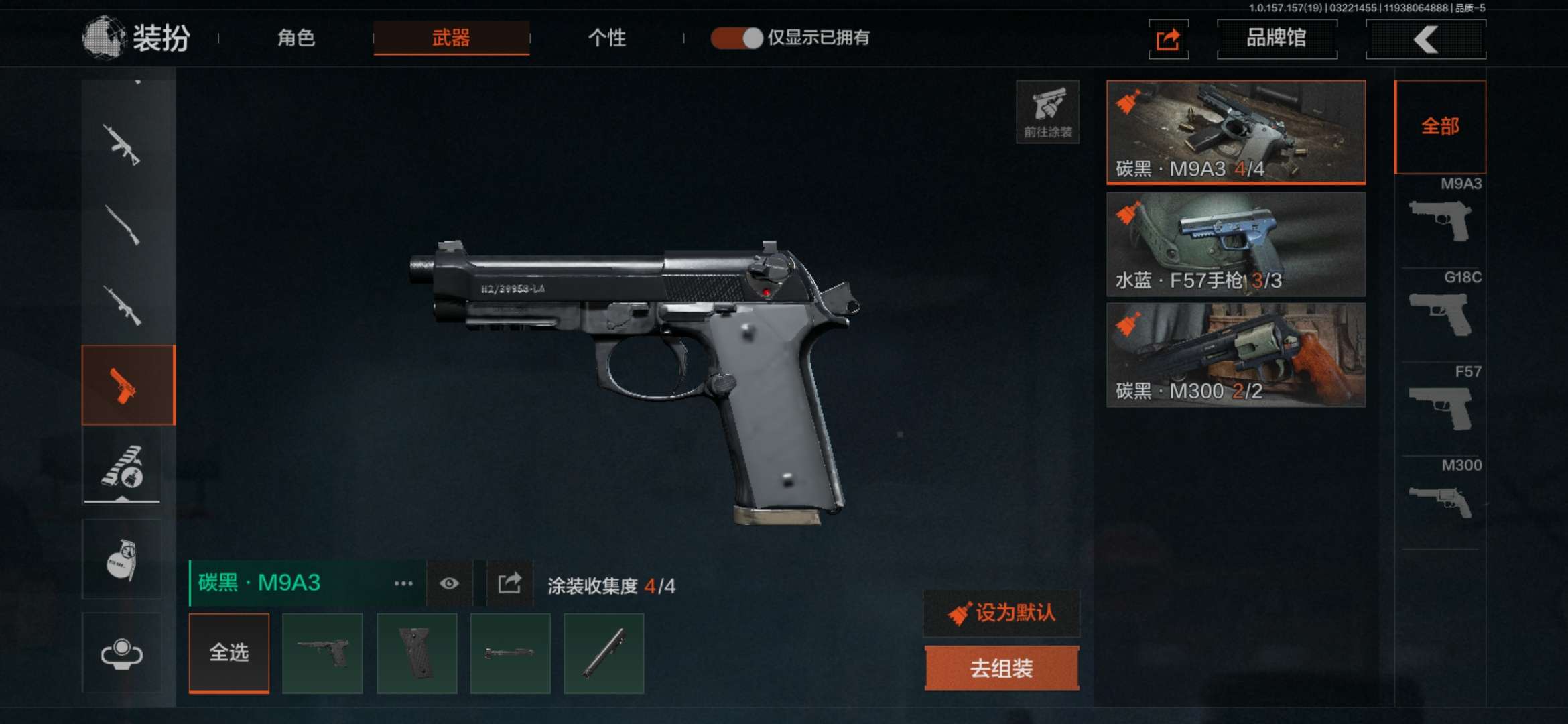The width and height of the screenshot is (1568, 724).
Task: Toggle the eye preview icon
Action: 449,583
